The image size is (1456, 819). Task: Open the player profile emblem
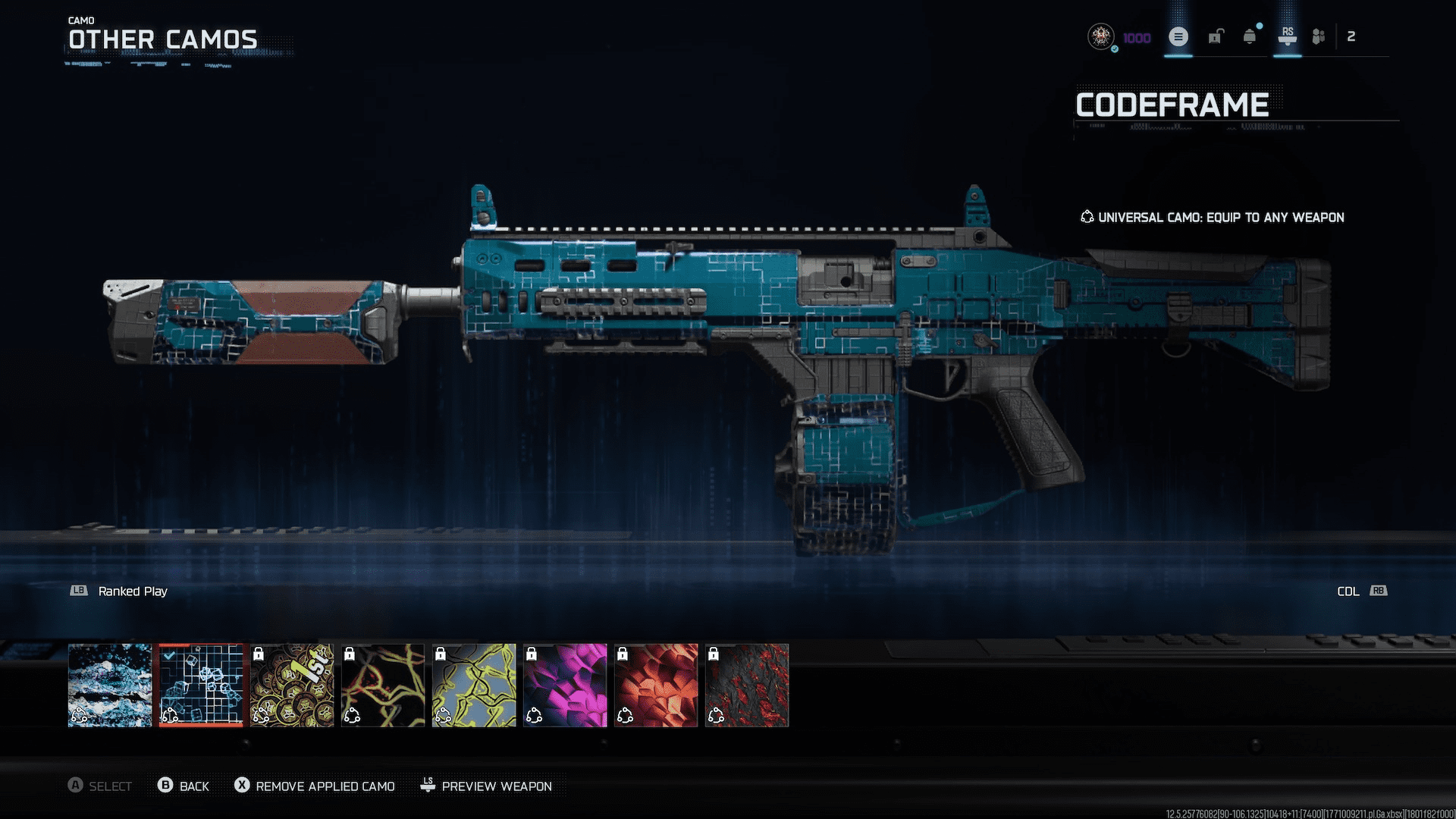pos(1100,36)
